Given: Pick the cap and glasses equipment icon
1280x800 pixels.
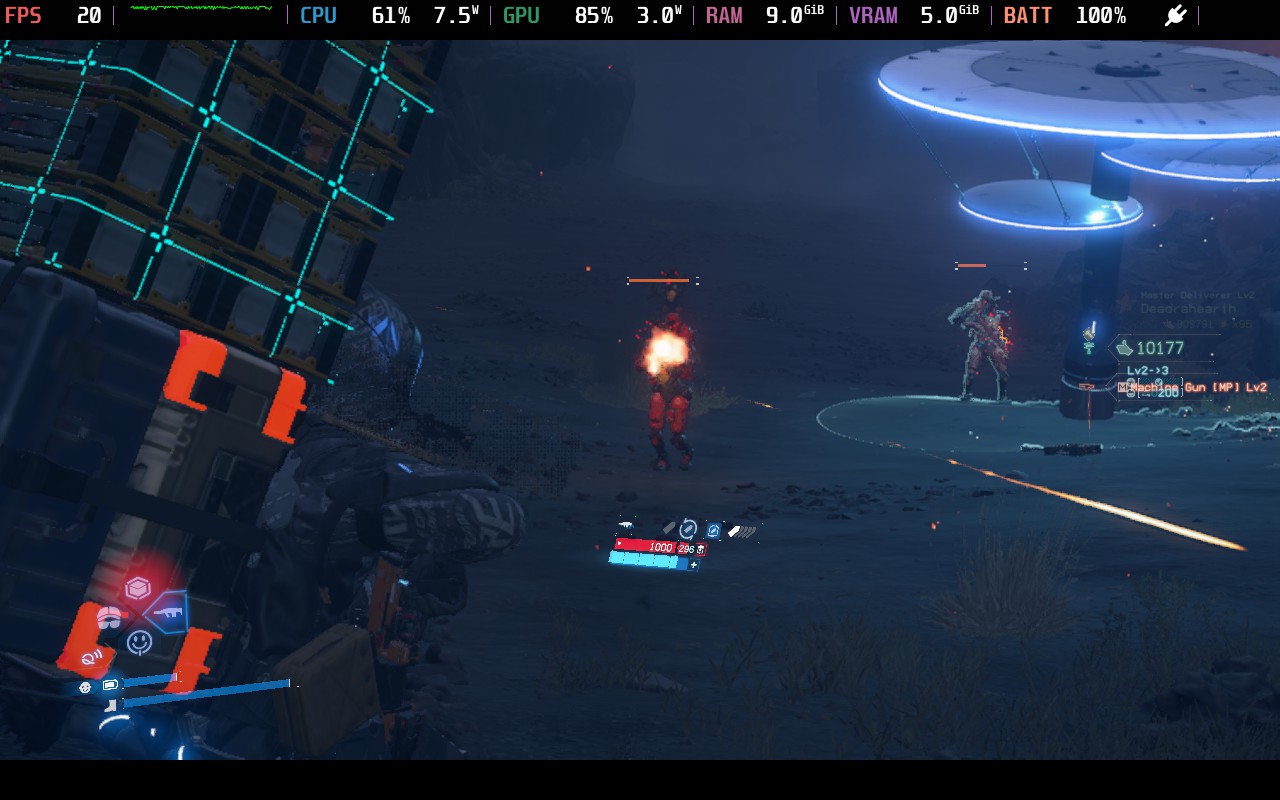Looking at the screenshot, I should coord(109,617).
